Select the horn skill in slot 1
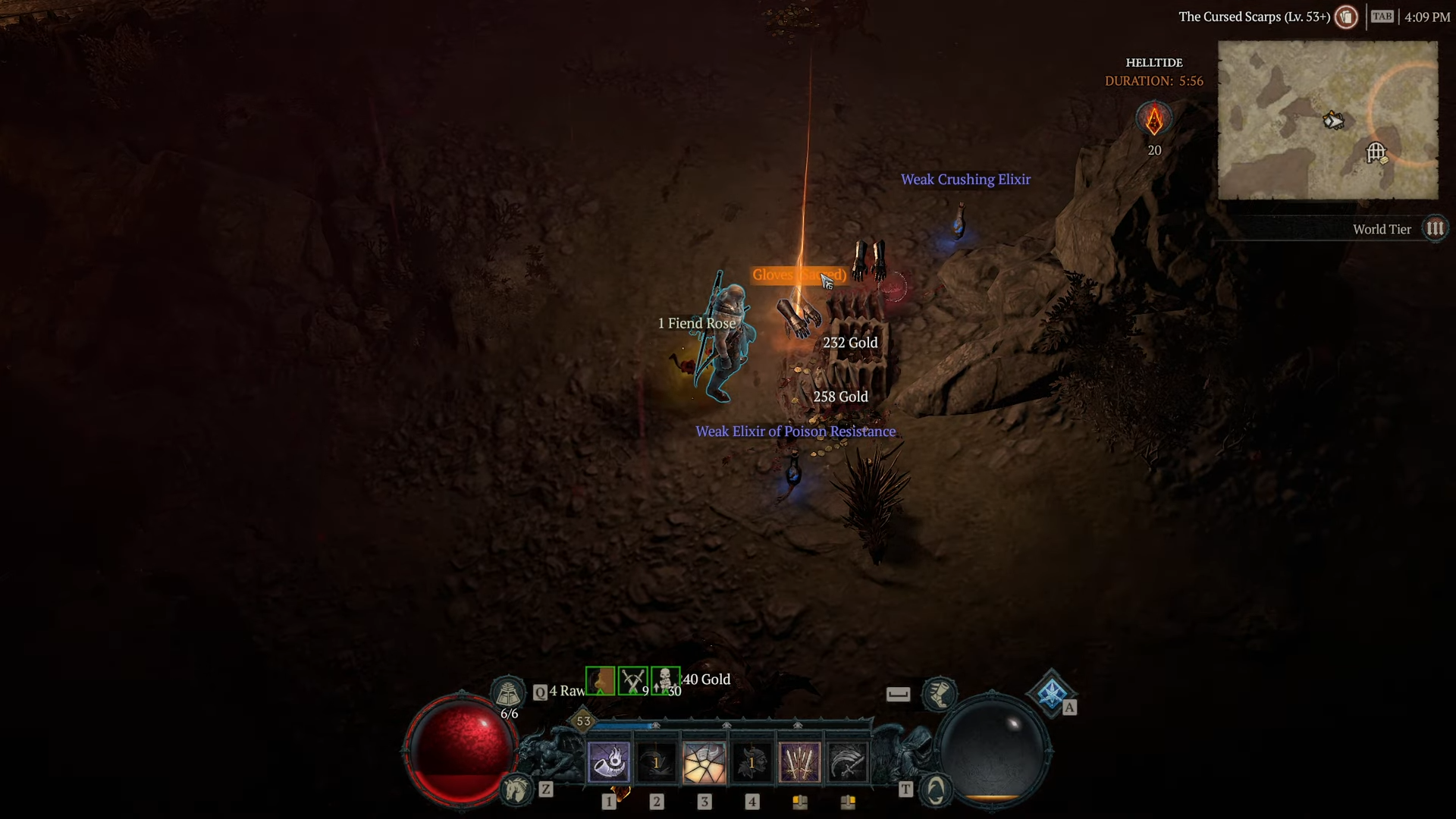 click(x=609, y=764)
